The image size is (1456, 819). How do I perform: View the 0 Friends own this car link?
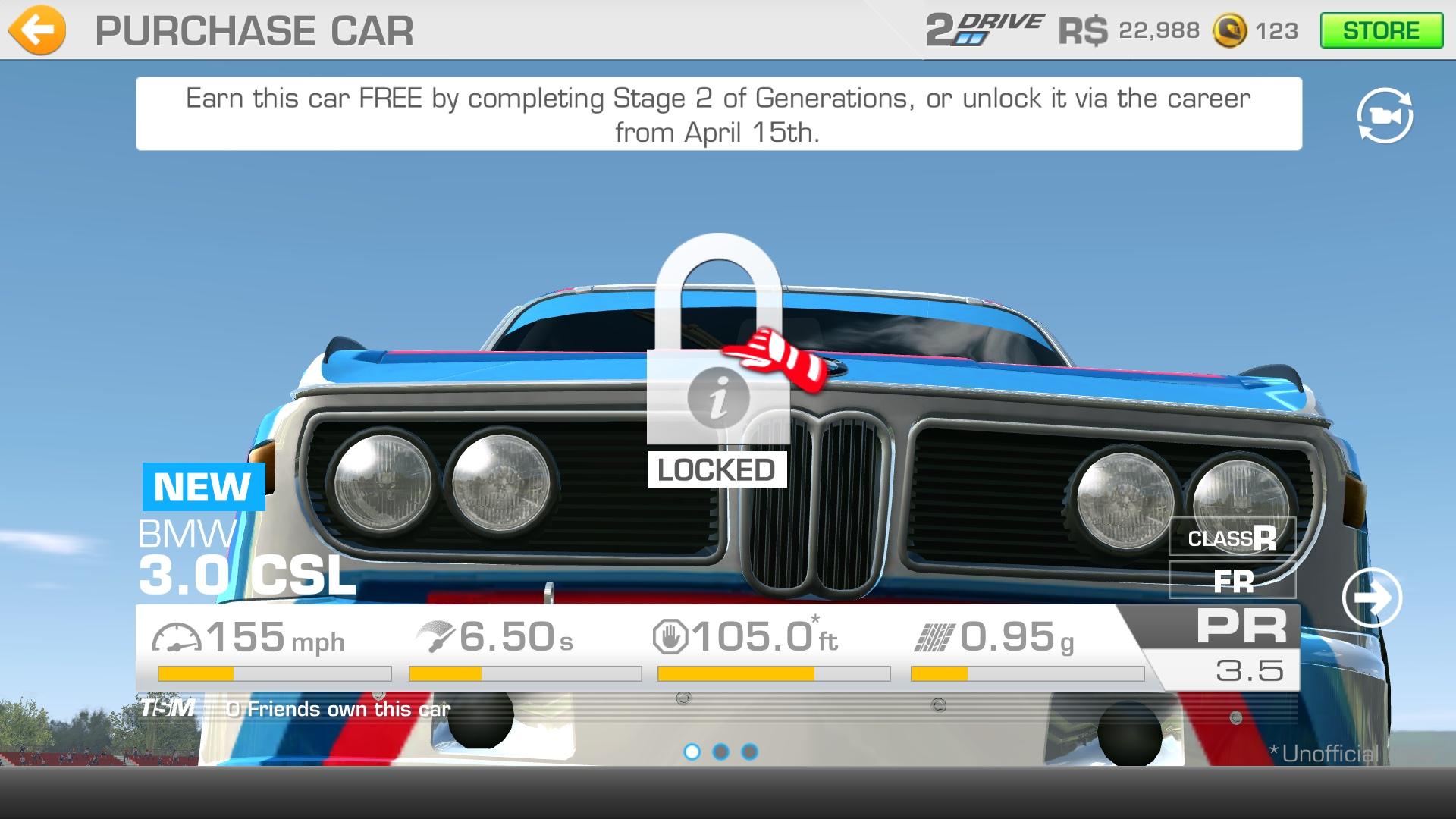coord(336,708)
